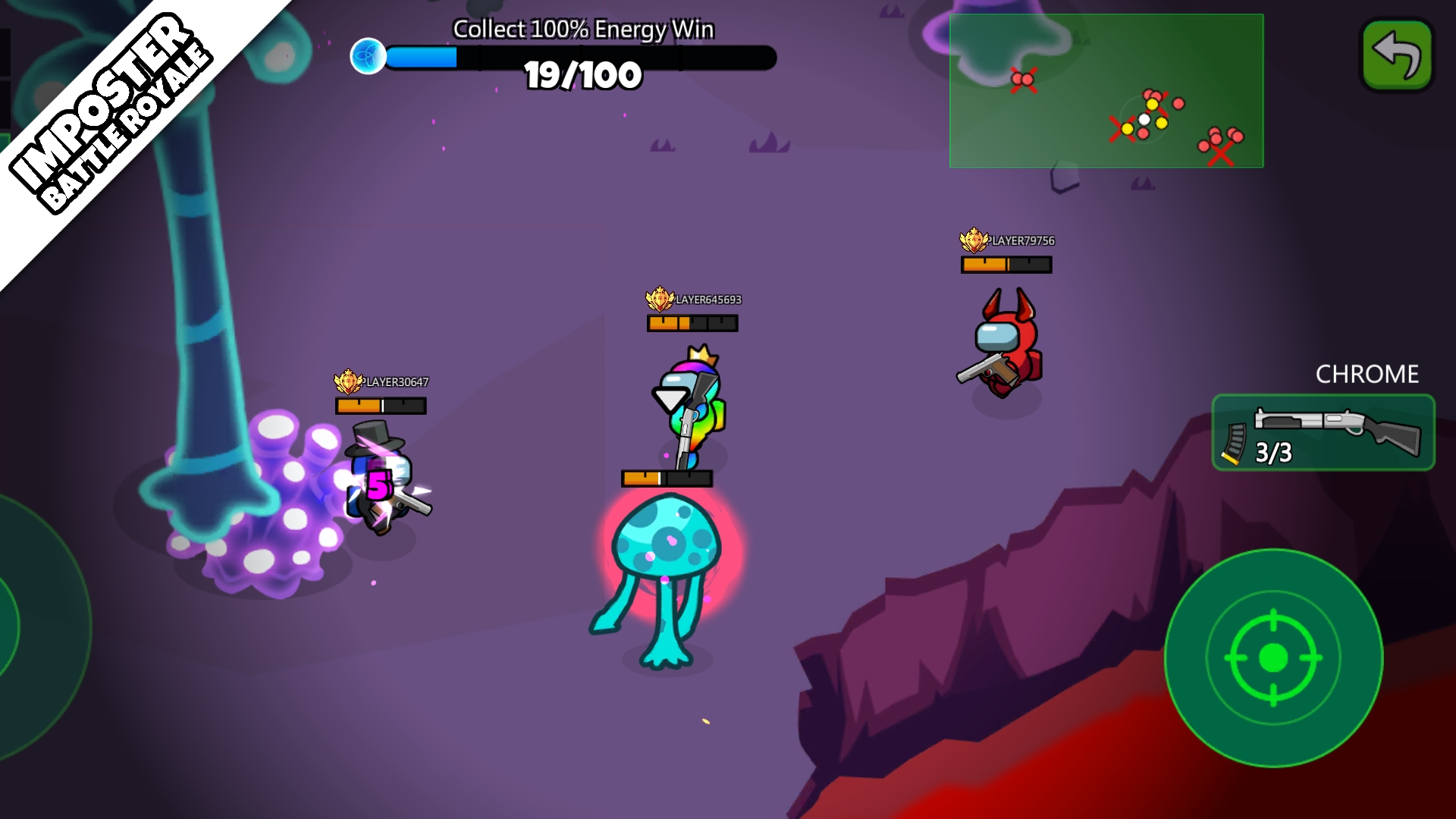Tap the energy orb icon beside the progress bar
The image size is (1456, 819).
pos(369,55)
